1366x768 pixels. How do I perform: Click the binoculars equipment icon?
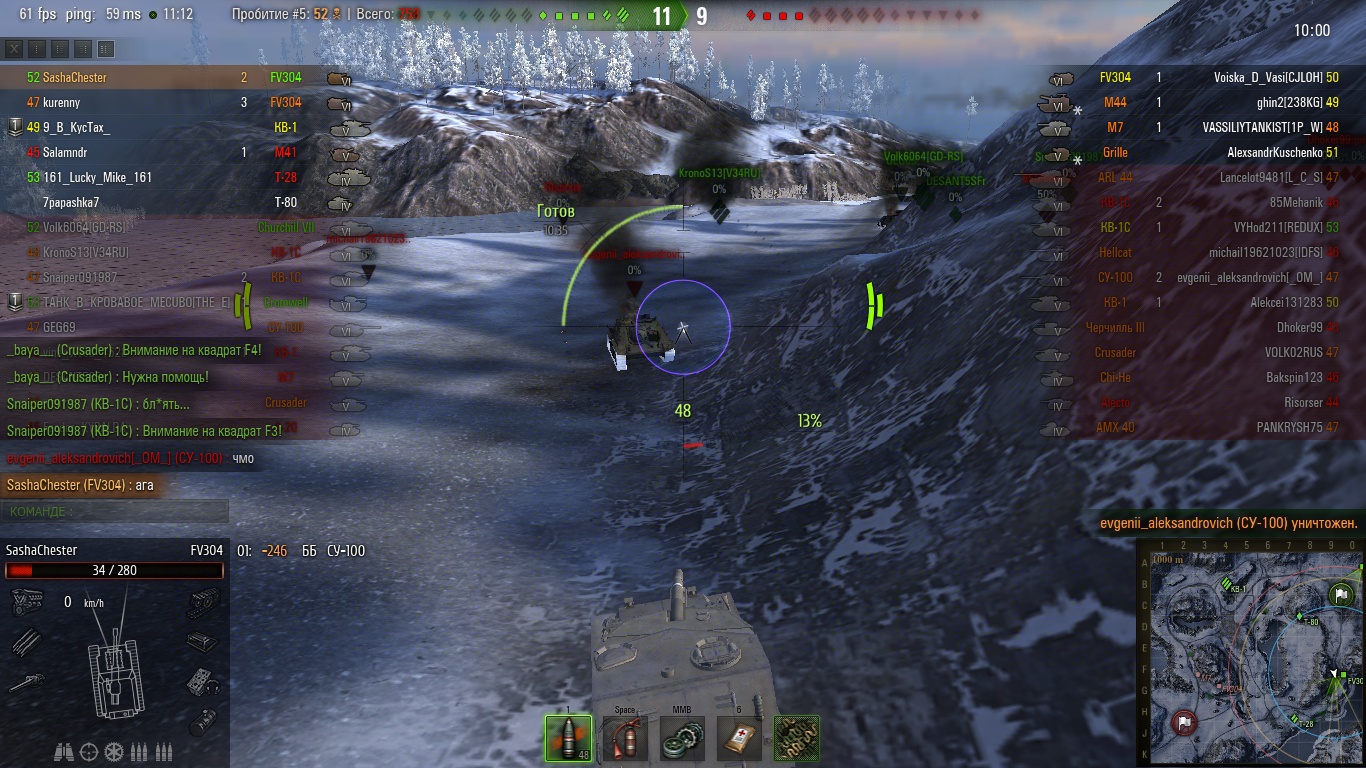coord(64,751)
